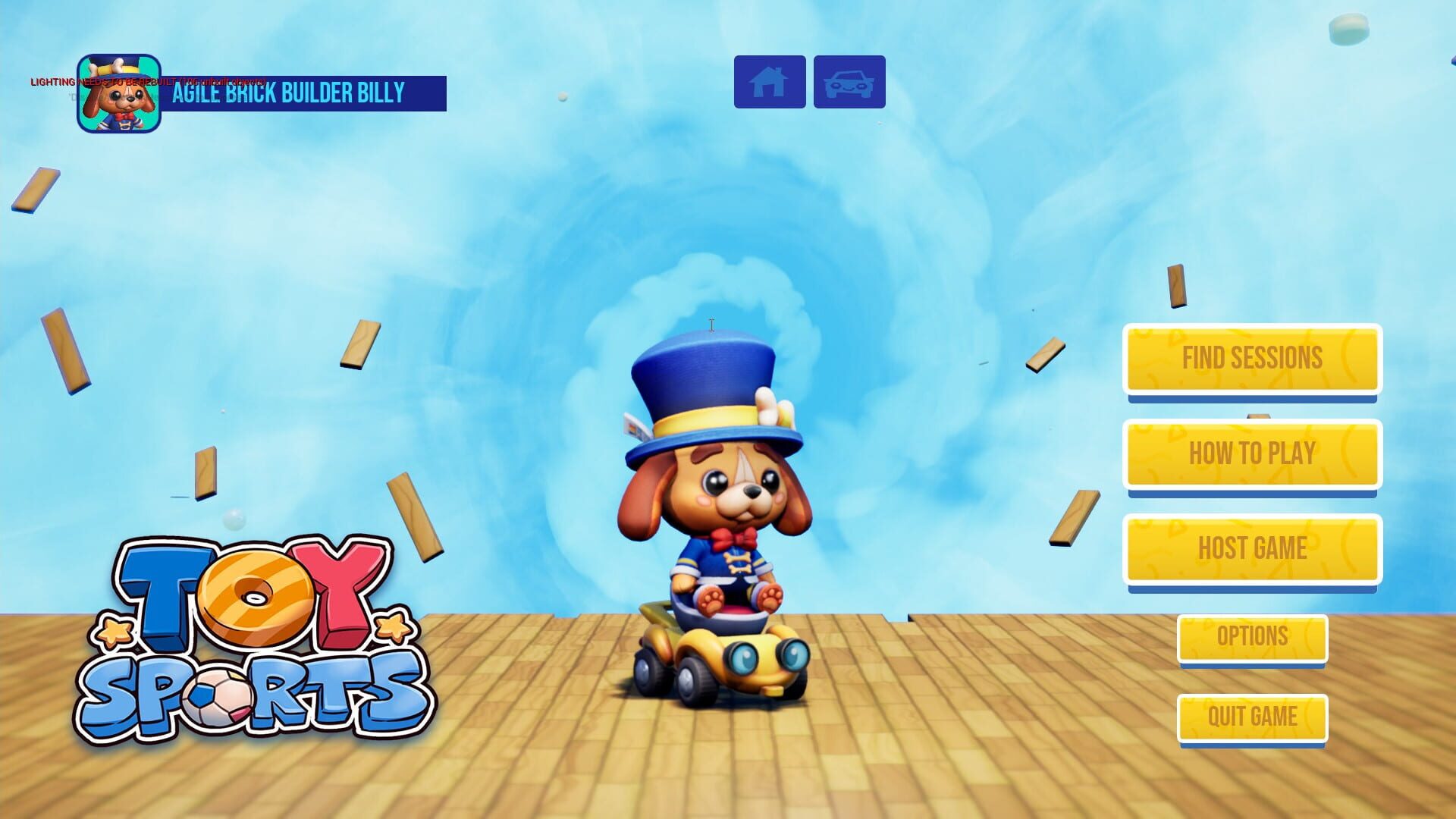Click the Host Game button
This screenshot has width=1456, height=819.
(1251, 548)
